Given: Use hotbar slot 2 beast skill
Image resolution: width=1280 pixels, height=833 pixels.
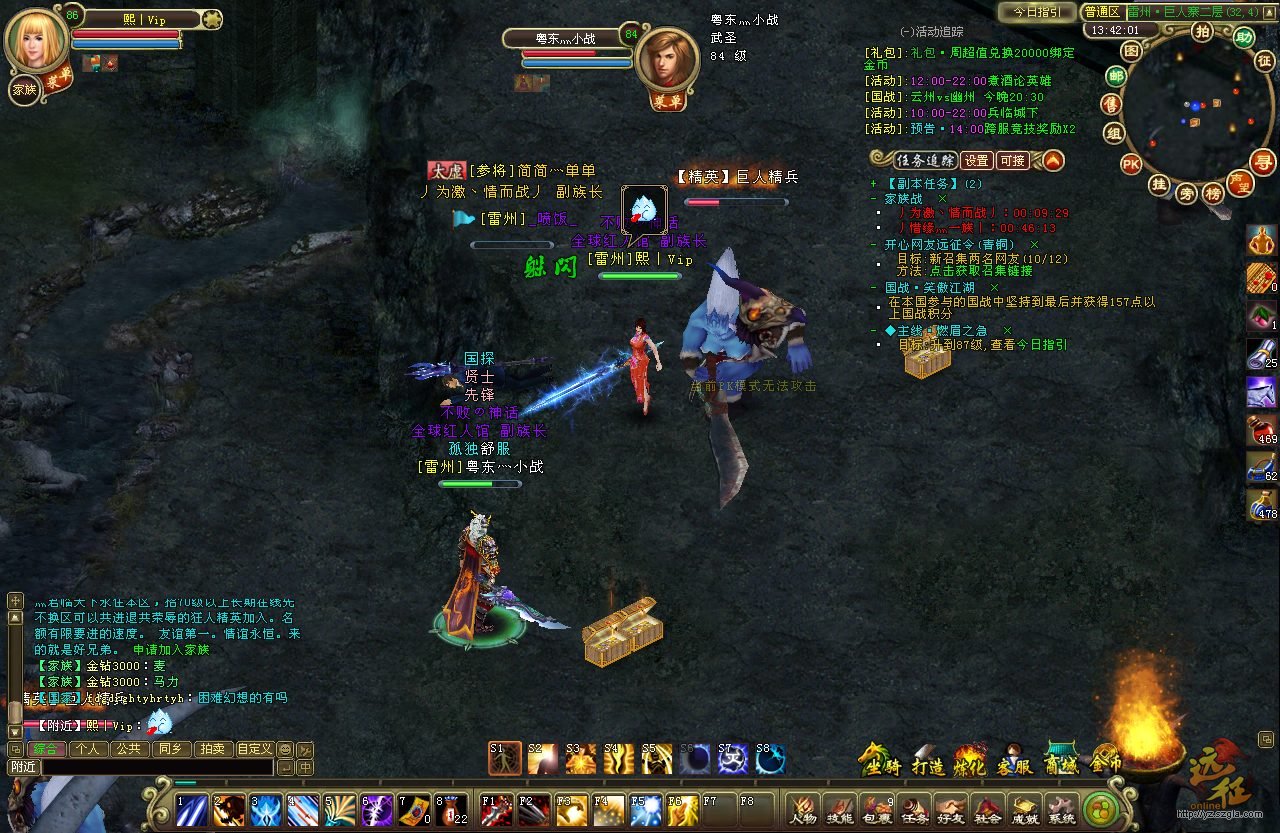Looking at the screenshot, I should pyautogui.click(x=228, y=809).
